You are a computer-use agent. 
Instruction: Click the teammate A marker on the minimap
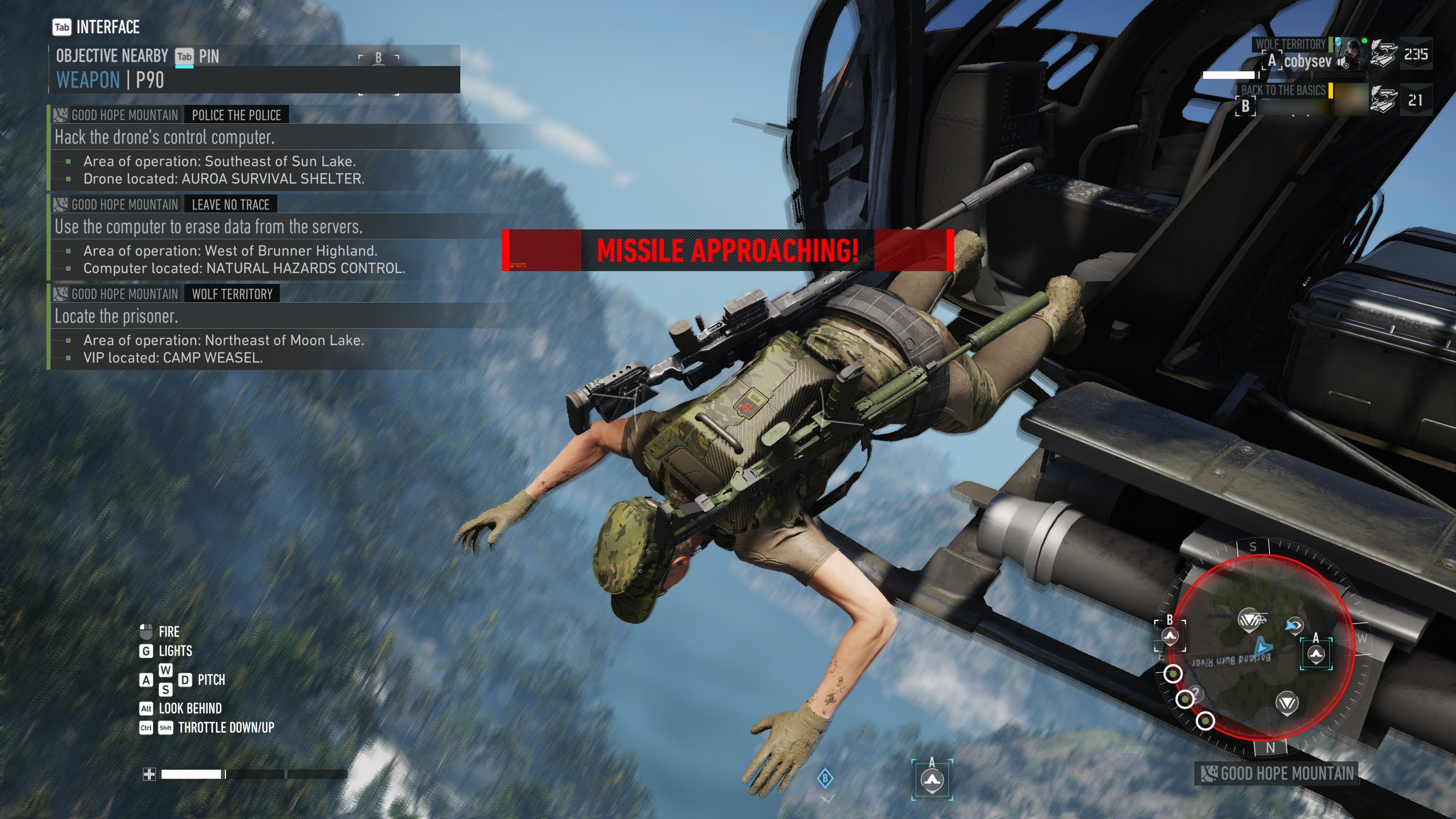pos(1316,654)
